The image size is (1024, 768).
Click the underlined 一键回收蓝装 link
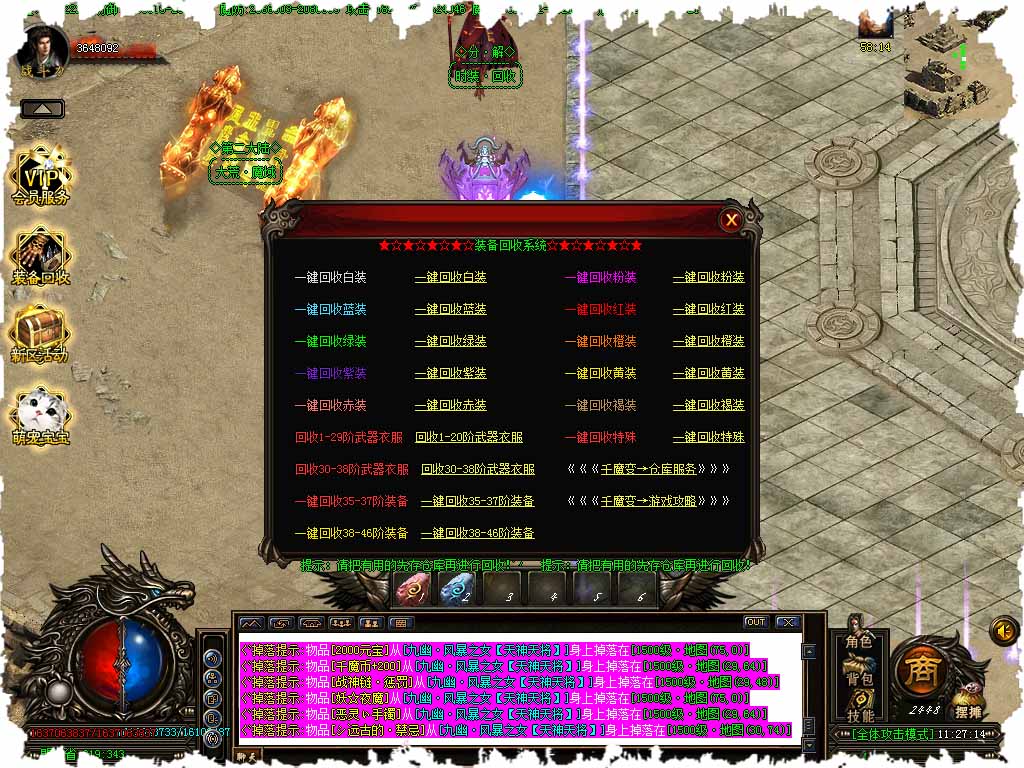click(450, 309)
